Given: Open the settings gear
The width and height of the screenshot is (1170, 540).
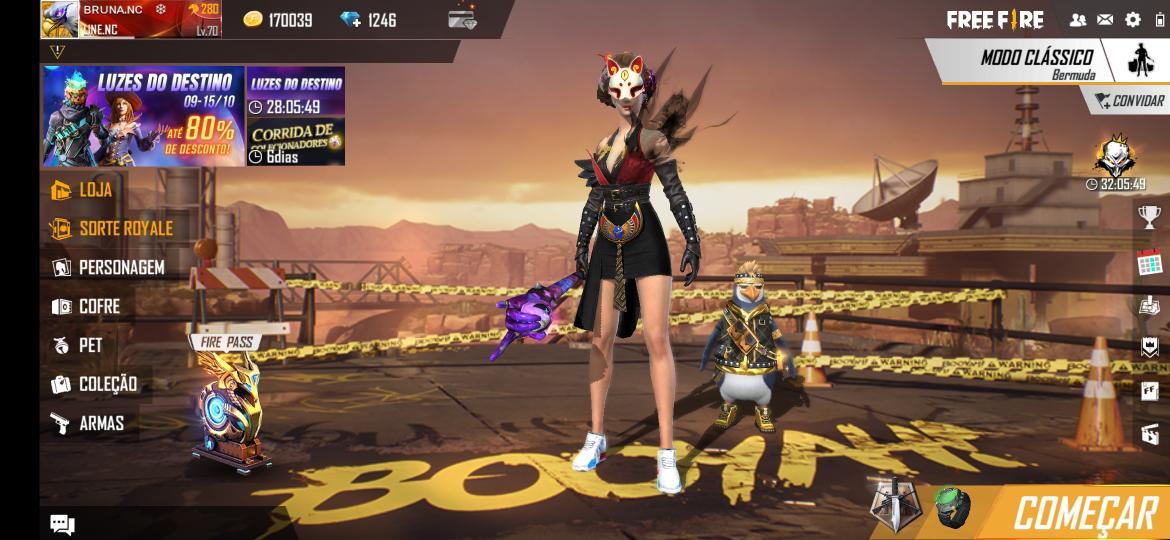Looking at the screenshot, I should (x=1133, y=19).
